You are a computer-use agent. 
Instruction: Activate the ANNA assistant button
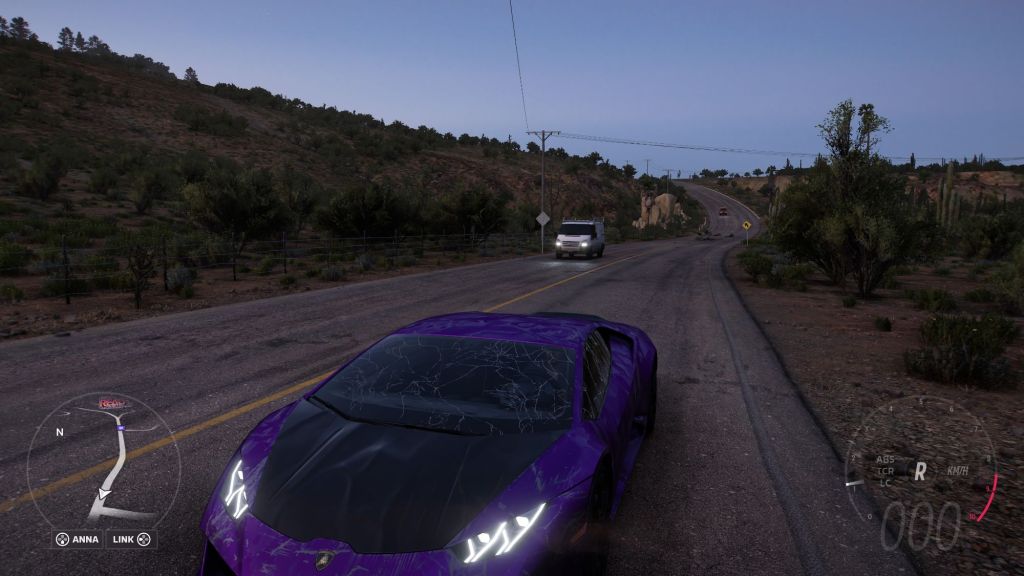(78, 539)
